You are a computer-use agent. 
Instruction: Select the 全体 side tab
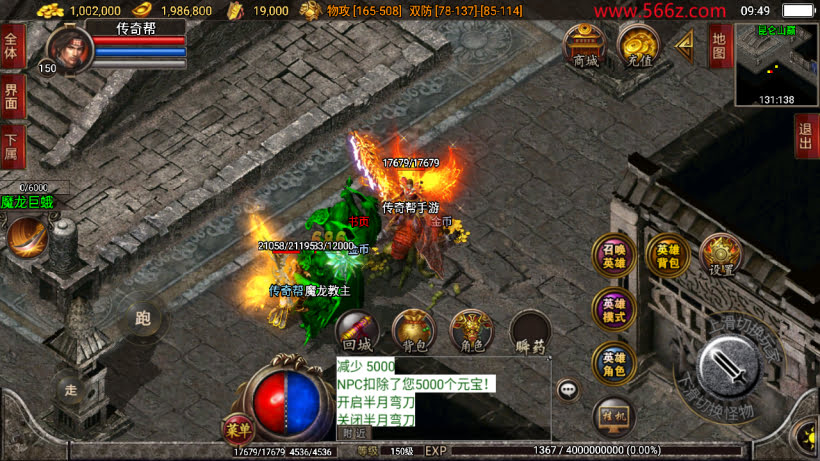pos(12,47)
